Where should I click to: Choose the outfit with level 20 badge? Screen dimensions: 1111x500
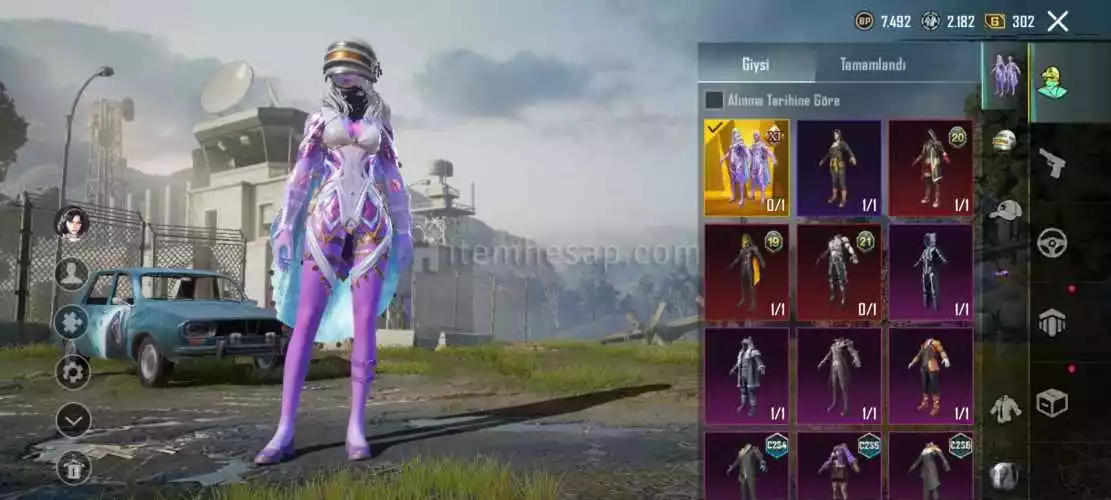[930, 168]
